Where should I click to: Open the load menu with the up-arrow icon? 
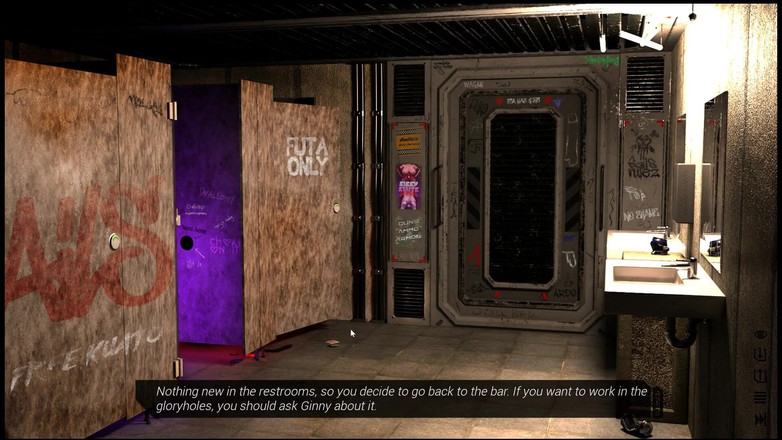click(x=760, y=375)
